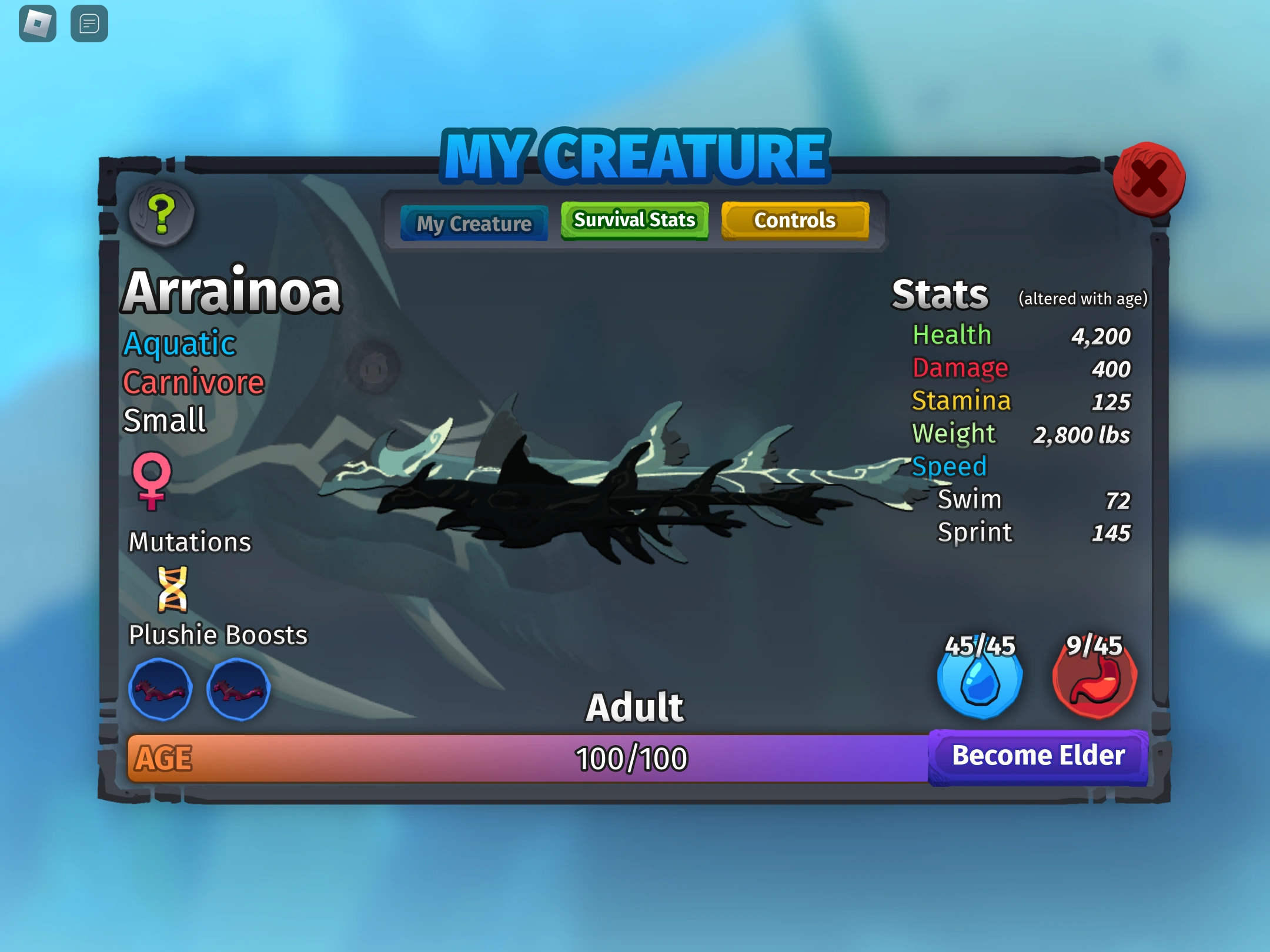Open the Roblox menu icon
Image resolution: width=1270 pixels, height=952 pixels.
[x=37, y=25]
